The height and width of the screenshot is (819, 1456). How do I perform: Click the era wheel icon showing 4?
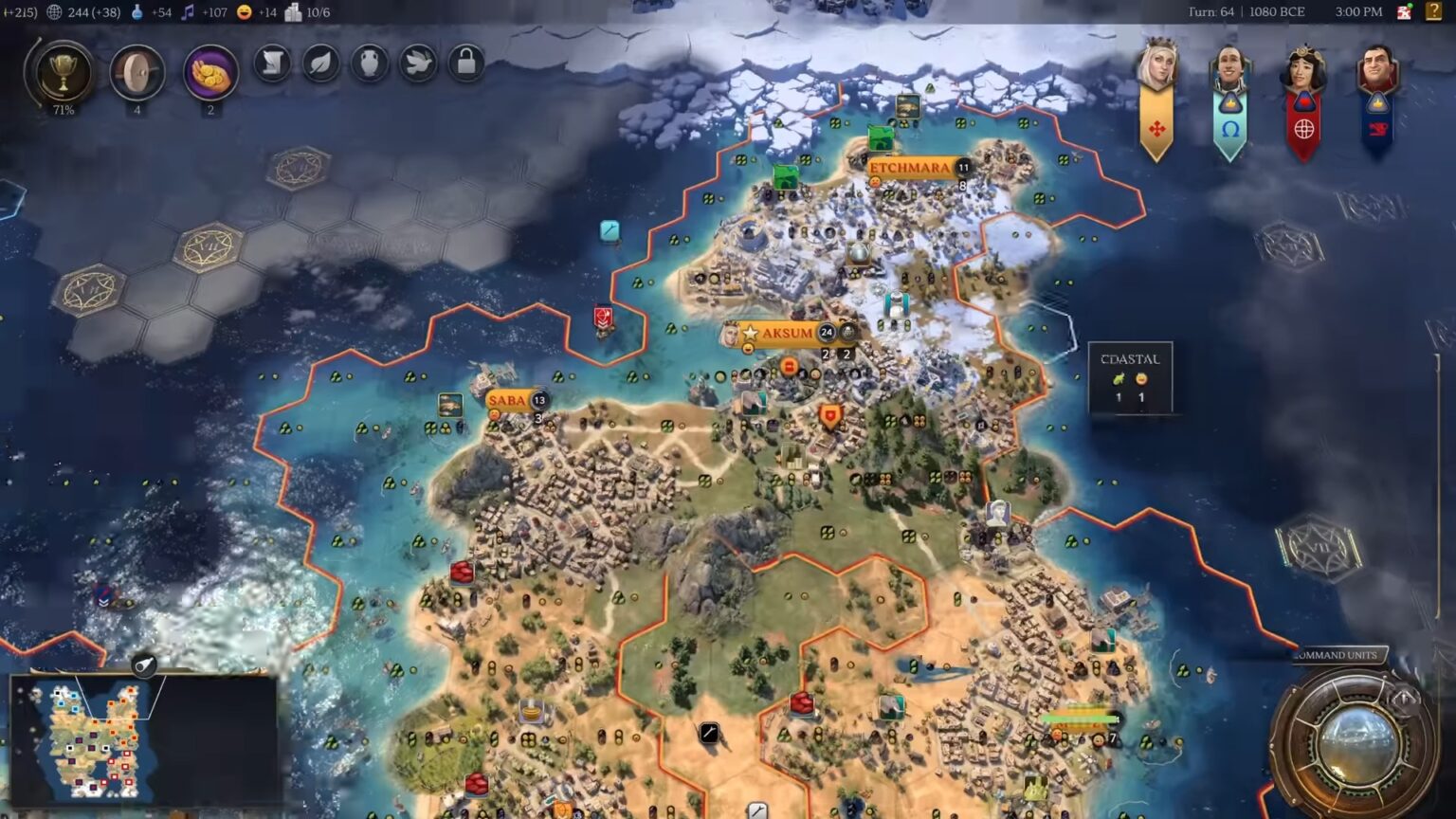[x=136, y=69]
